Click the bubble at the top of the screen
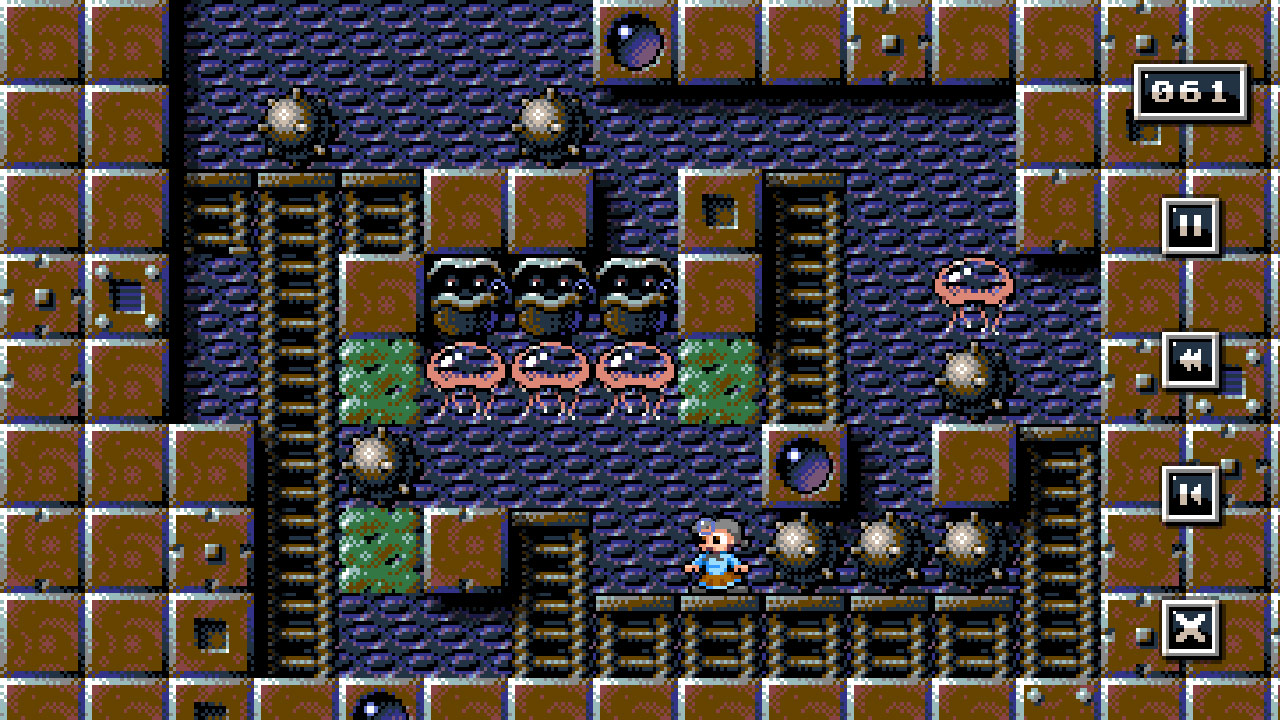Image resolution: width=1280 pixels, height=720 pixels. [x=637, y=42]
